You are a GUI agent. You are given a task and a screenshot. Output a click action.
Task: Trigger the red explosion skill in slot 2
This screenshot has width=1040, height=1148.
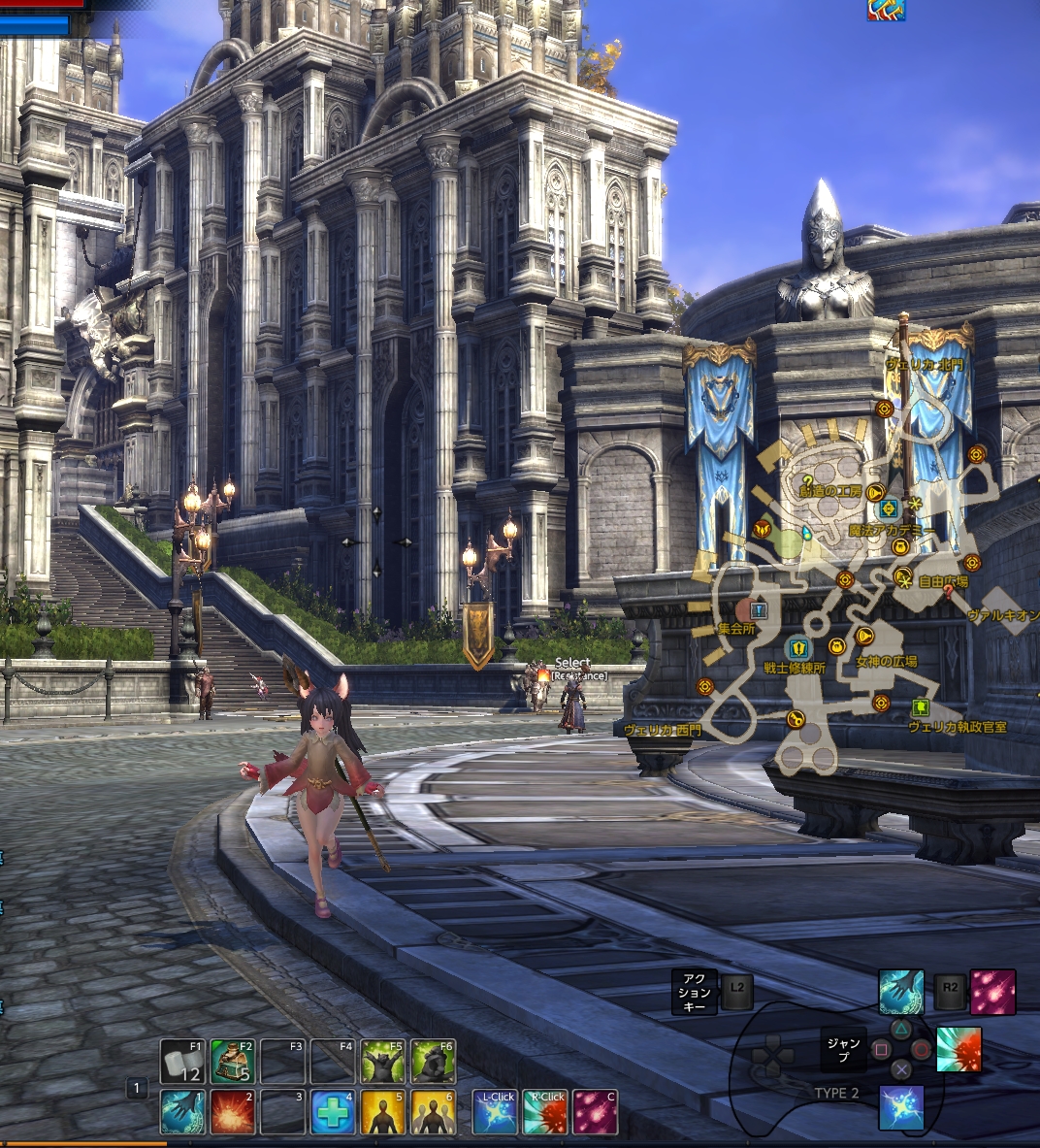(x=233, y=1112)
